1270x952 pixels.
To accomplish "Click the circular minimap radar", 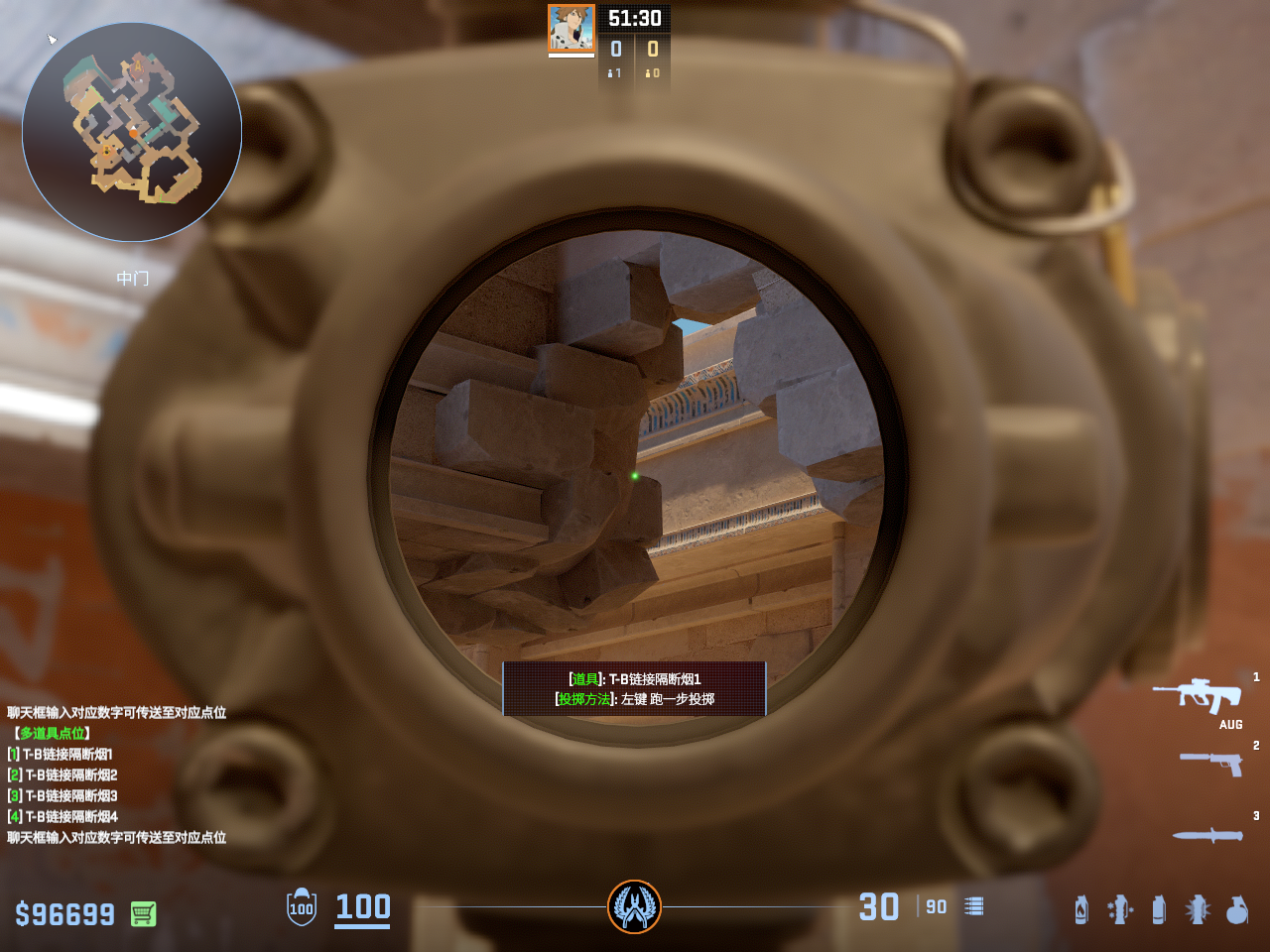I will point(132,132).
